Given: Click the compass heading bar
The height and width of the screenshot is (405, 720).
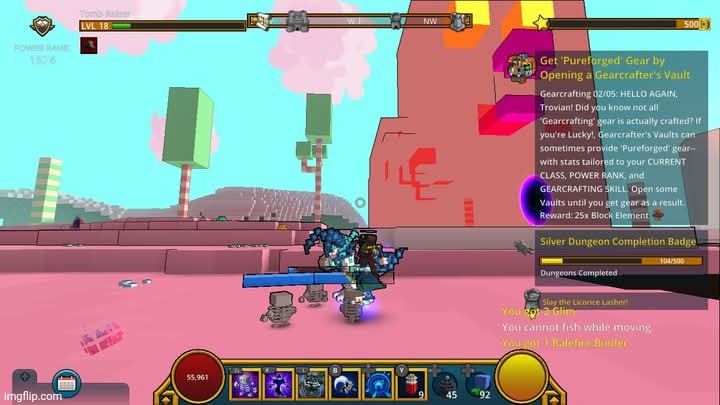Looking at the screenshot, I should (x=360, y=20).
